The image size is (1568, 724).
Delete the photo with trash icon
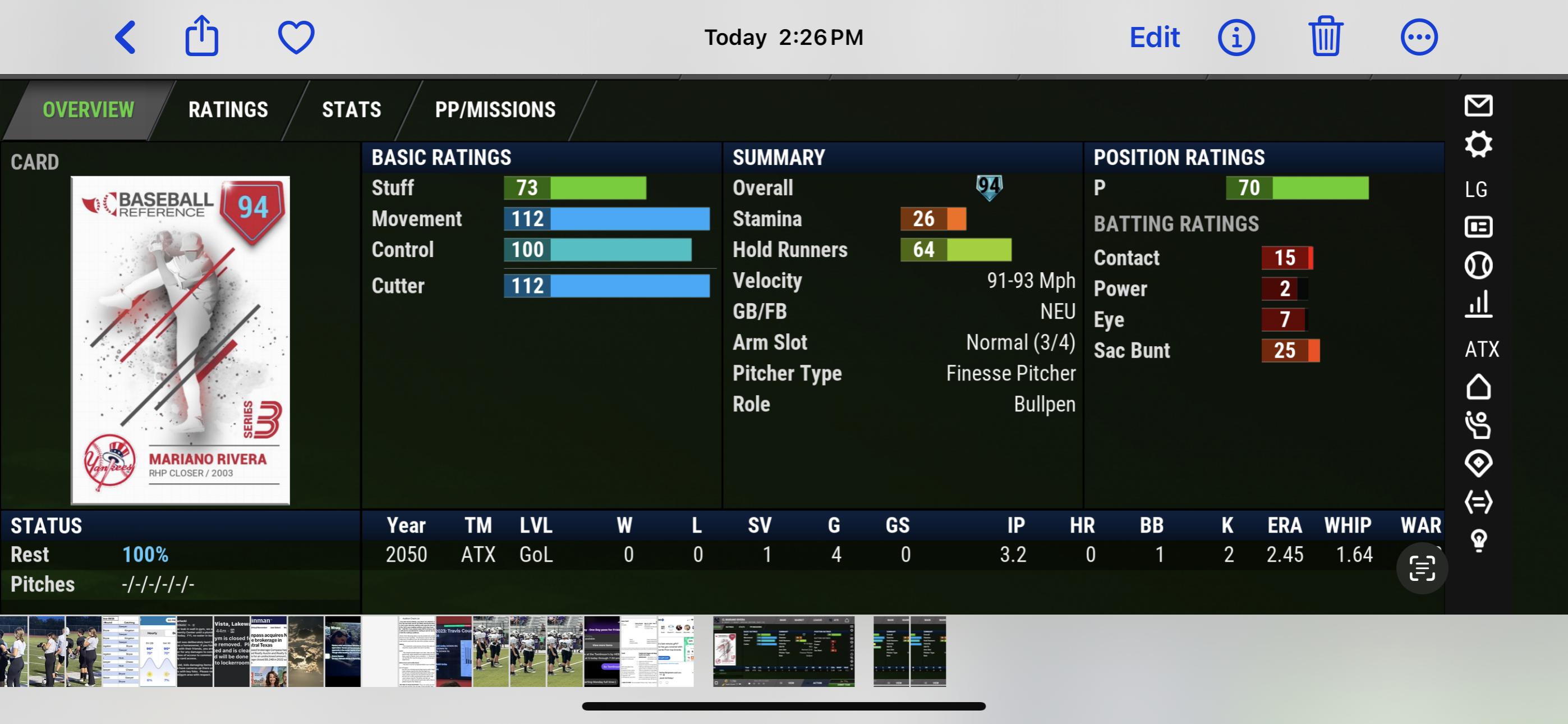(1325, 37)
